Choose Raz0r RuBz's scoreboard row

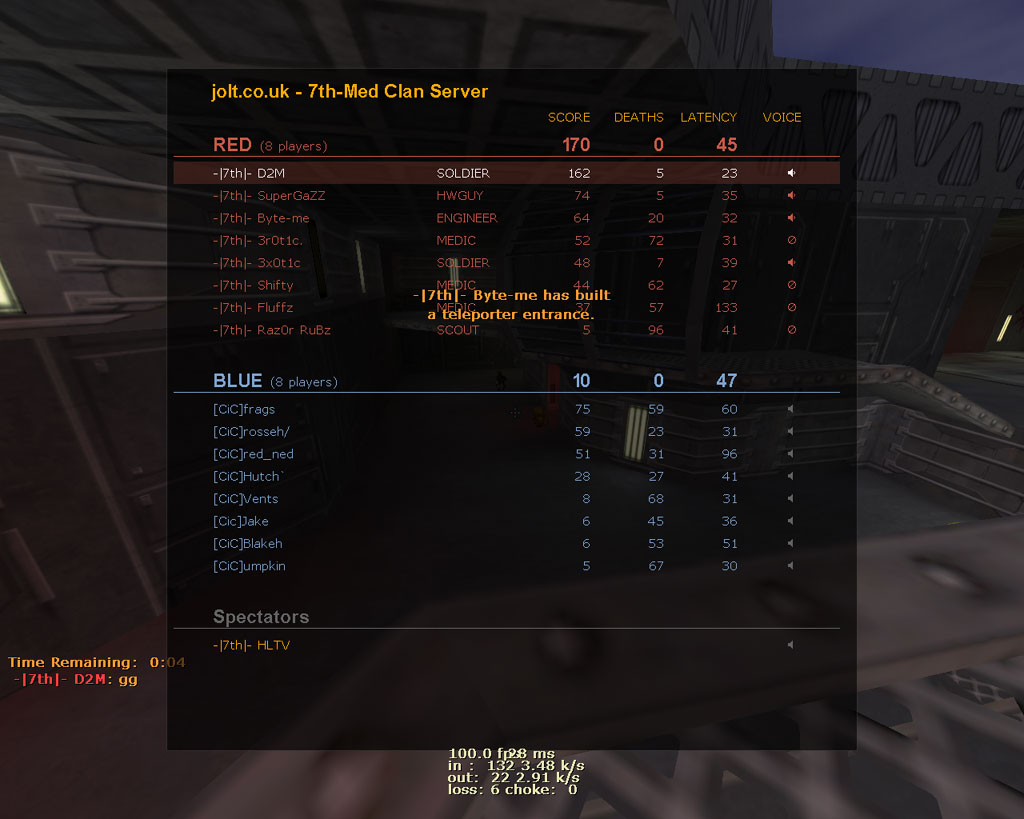(272, 330)
